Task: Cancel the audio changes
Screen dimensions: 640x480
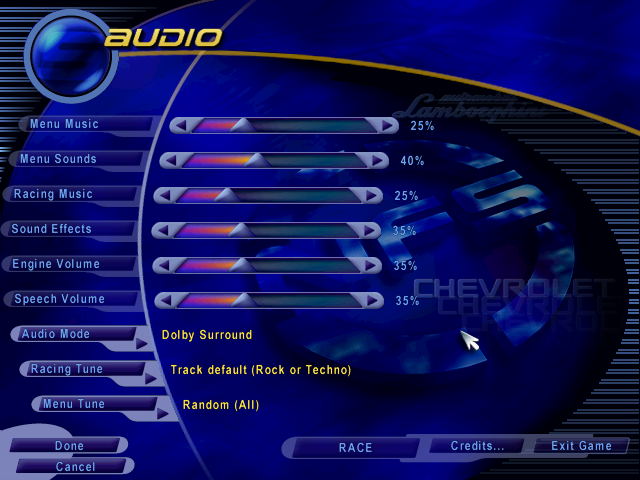Action: [74, 466]
